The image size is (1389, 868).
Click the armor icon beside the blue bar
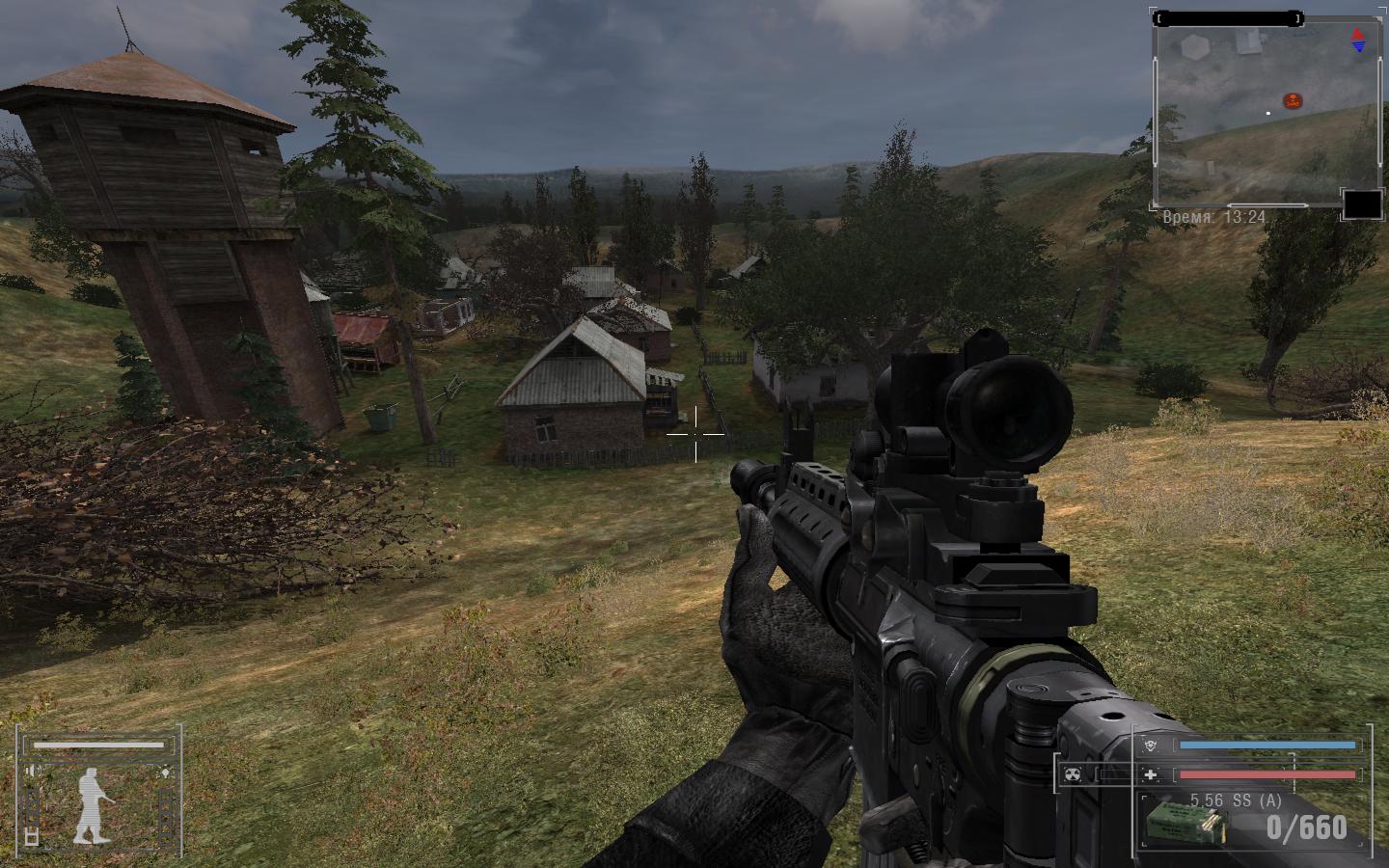coord(1149,746)
